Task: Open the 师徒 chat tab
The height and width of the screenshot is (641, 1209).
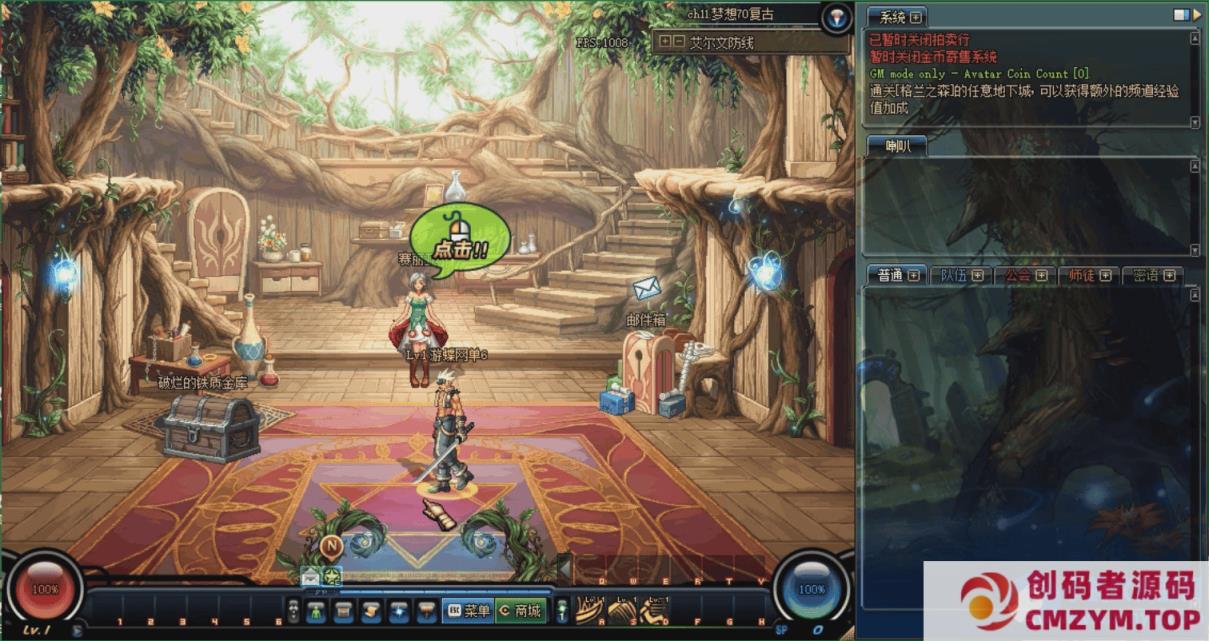Action: point(1087,275)
